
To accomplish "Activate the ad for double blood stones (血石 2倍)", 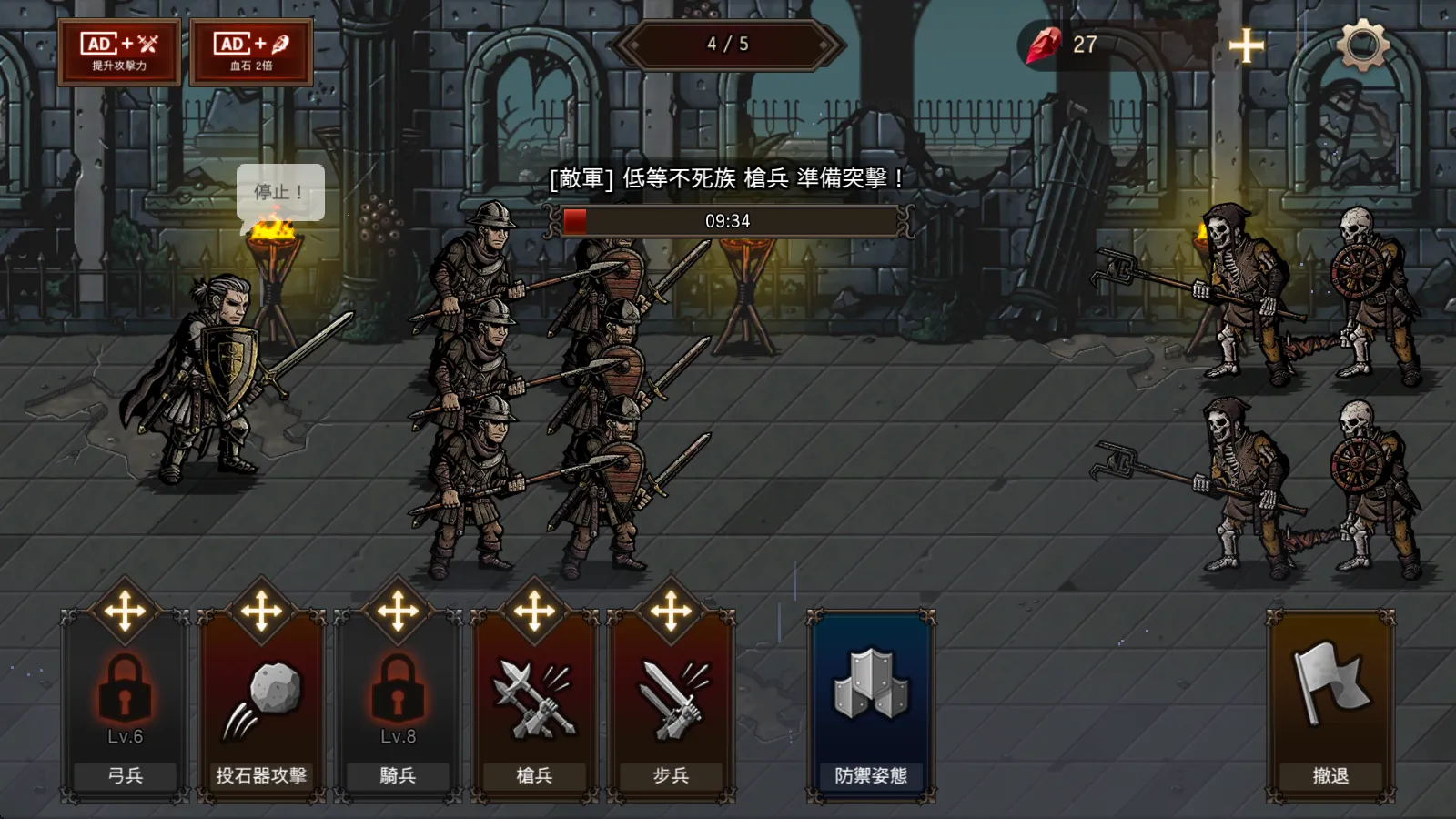I will point(251,52).
